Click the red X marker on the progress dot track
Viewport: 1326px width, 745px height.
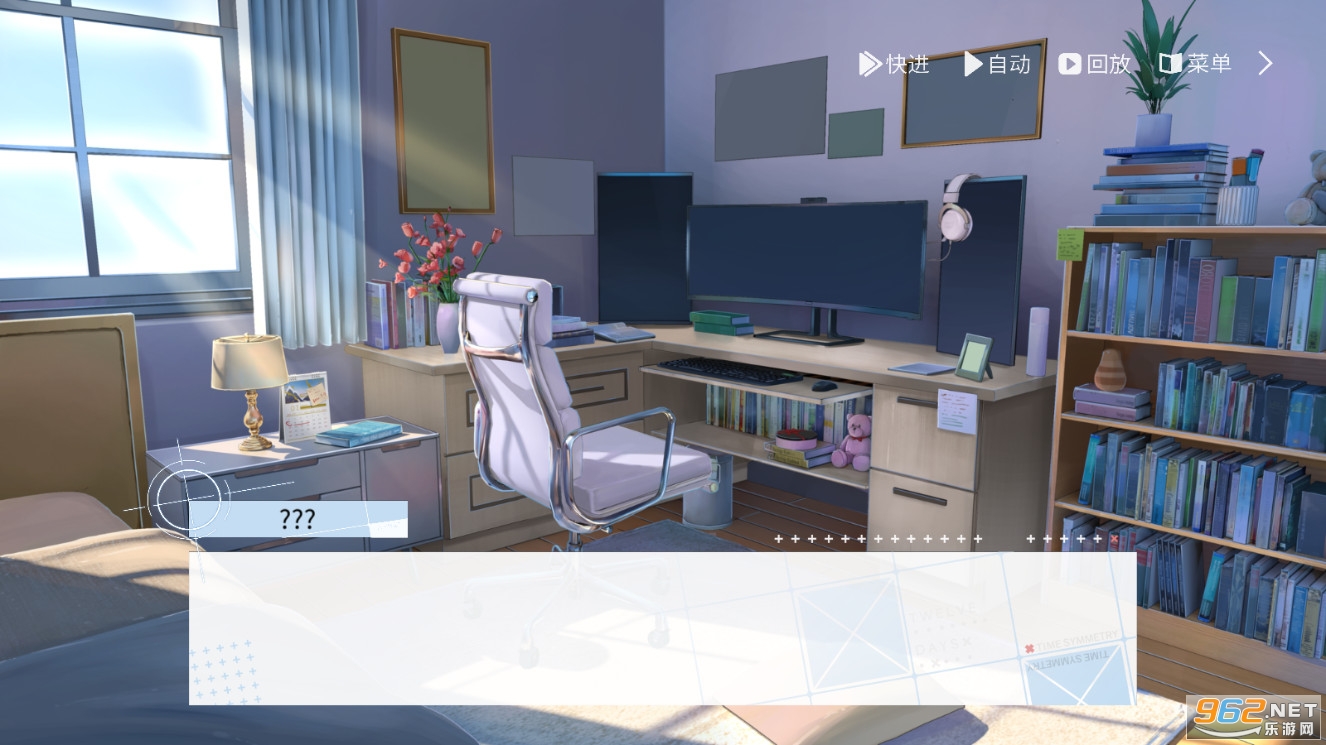(1113, 539)
